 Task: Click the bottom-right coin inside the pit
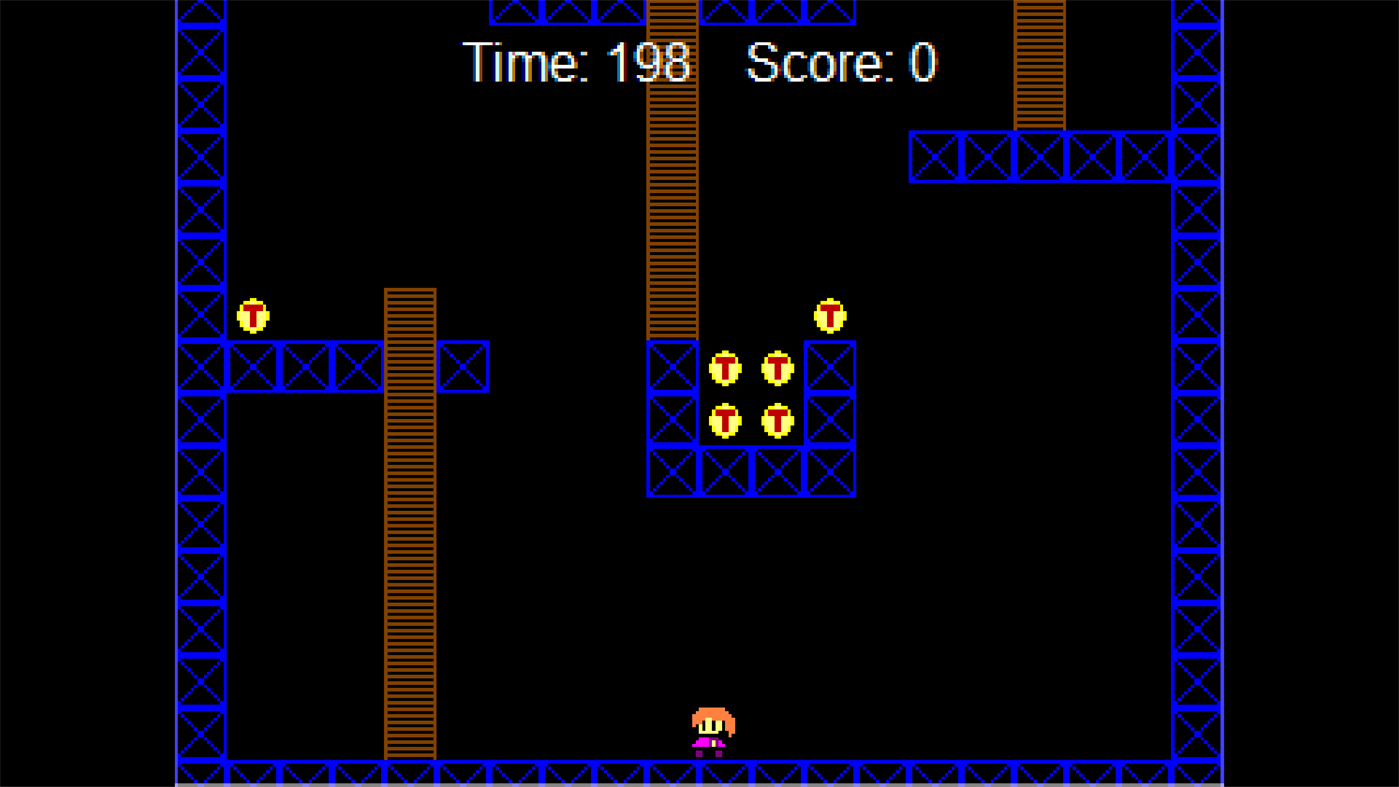(778, 420)
